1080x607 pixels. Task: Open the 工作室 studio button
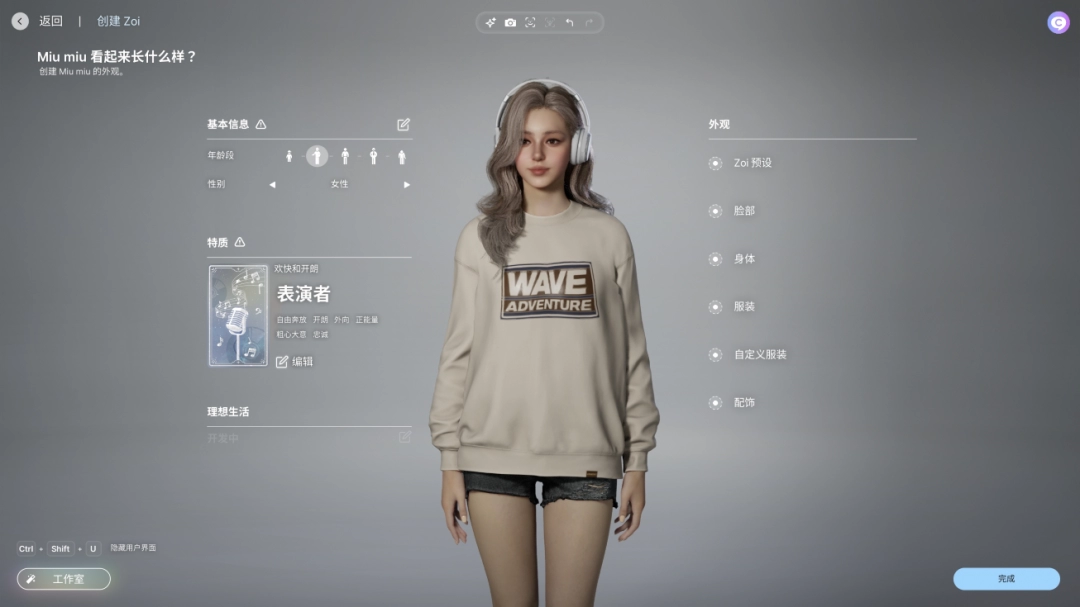[x=64, y=579]
